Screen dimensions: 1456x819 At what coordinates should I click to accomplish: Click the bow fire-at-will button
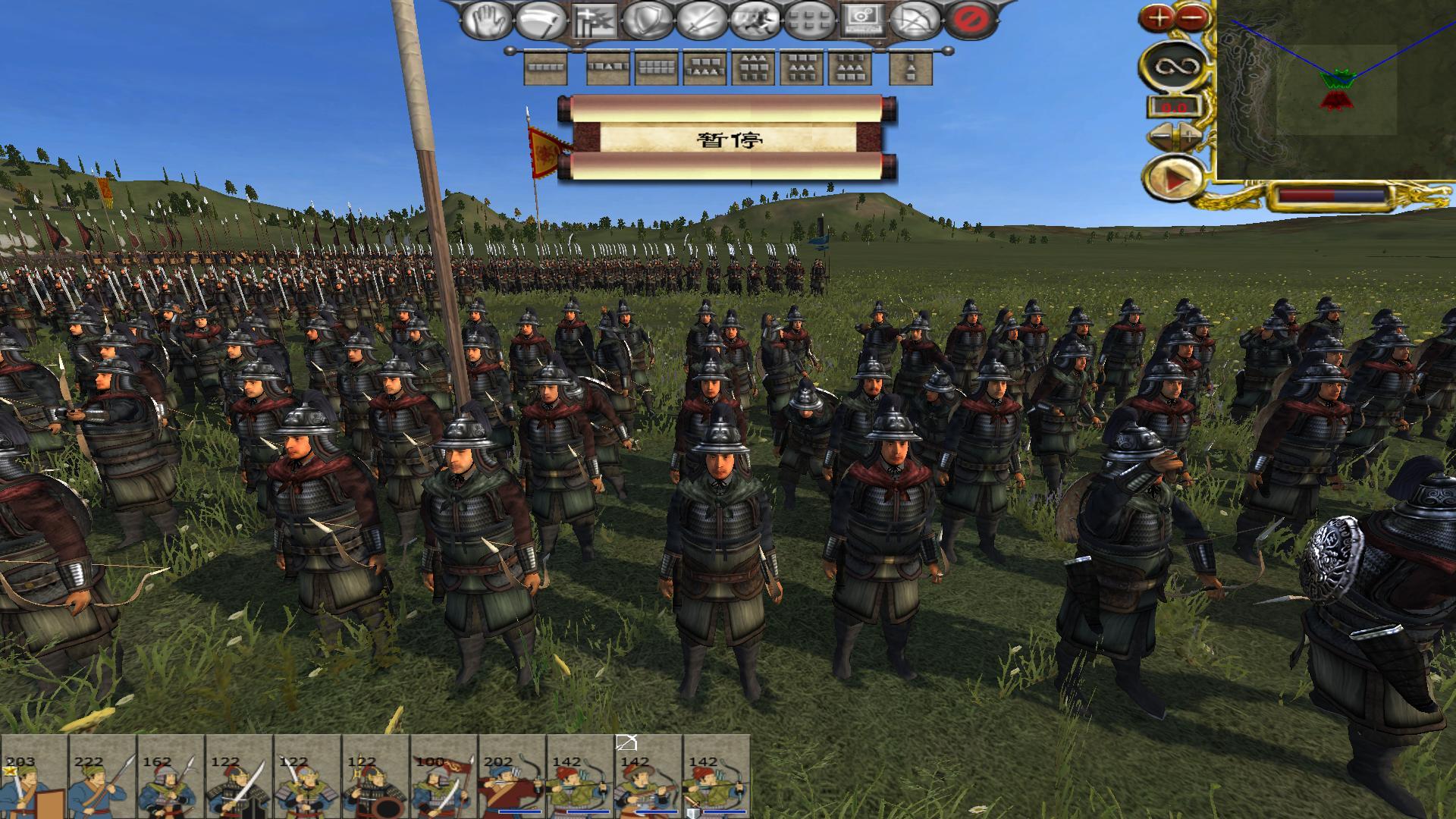tap(913, 20)
